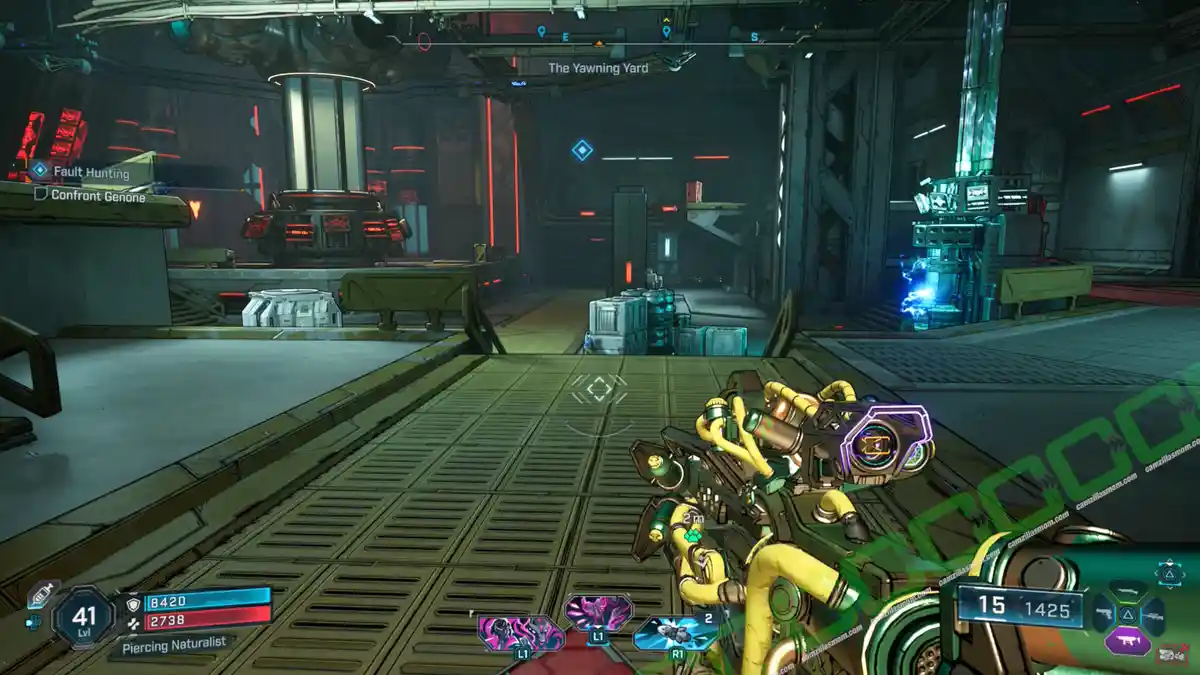Choose the right-side weapon slot gun
This screenshot has width=1200, height=675.
tap(1153, 615)
